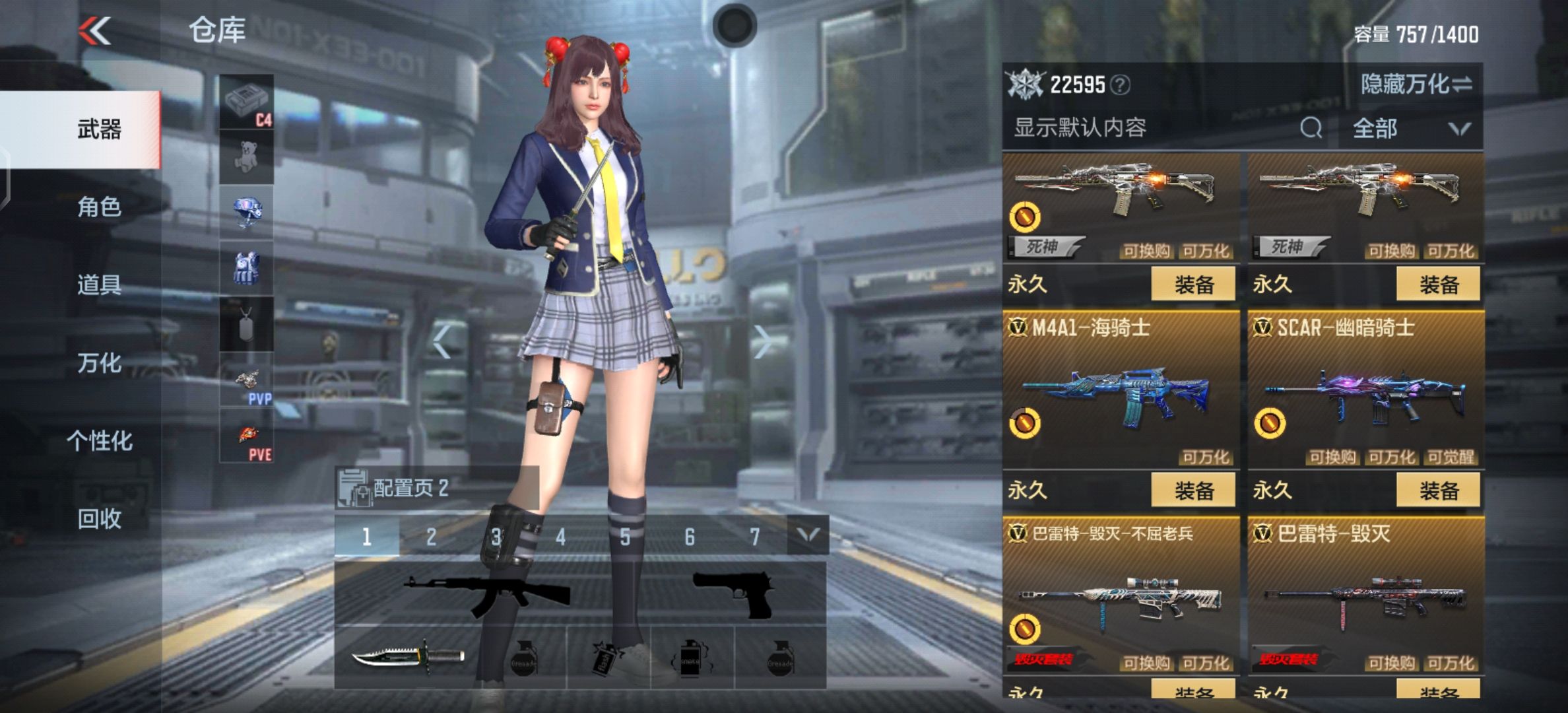Open the 个性化 section
This screenshot has height=713, width=1568.
(99, 441)
